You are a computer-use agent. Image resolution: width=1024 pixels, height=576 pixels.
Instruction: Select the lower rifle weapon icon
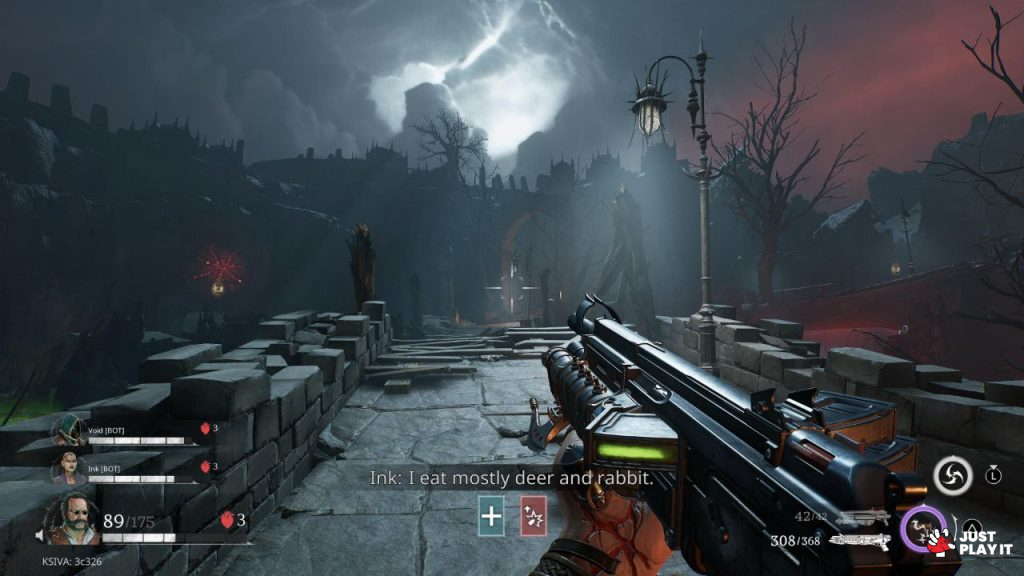coord(859,540)
